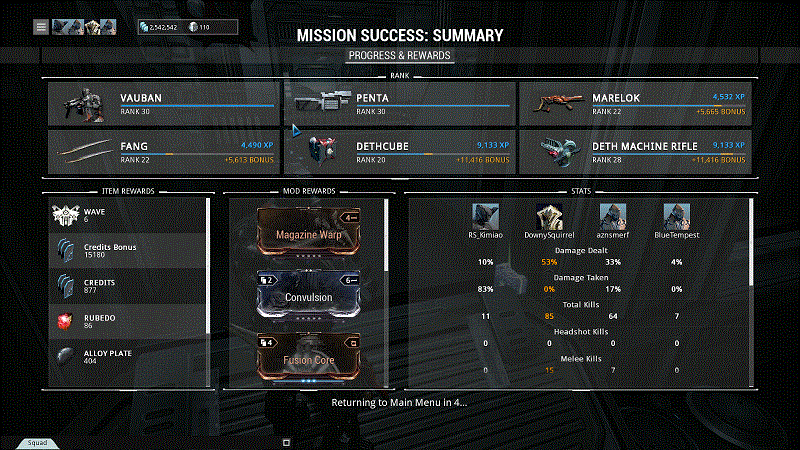The image size is (800, 450).
Task: Choose the Marelok rank panel
Action: coord(635,104)
